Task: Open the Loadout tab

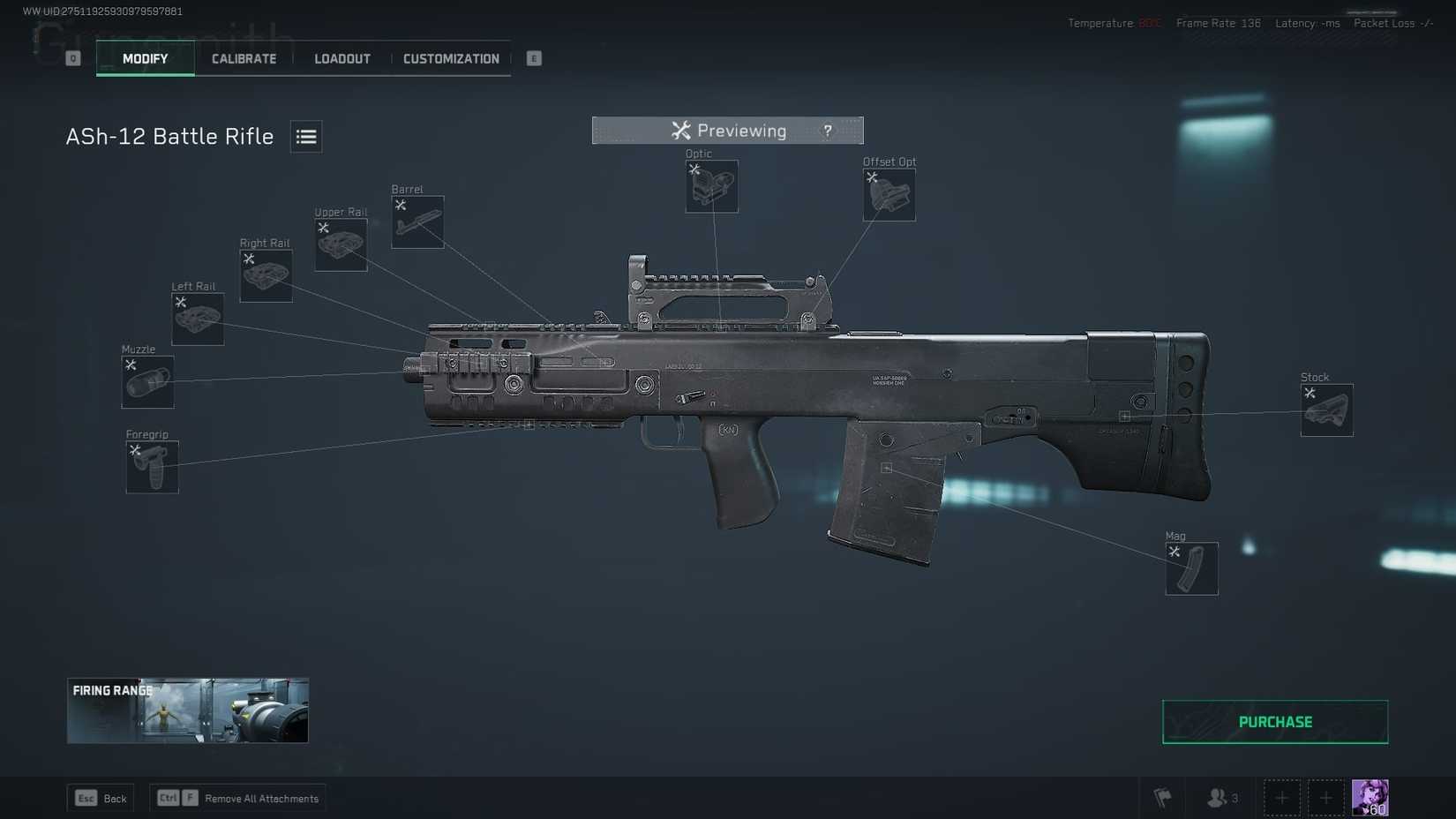Action: [x=342, y=58]
